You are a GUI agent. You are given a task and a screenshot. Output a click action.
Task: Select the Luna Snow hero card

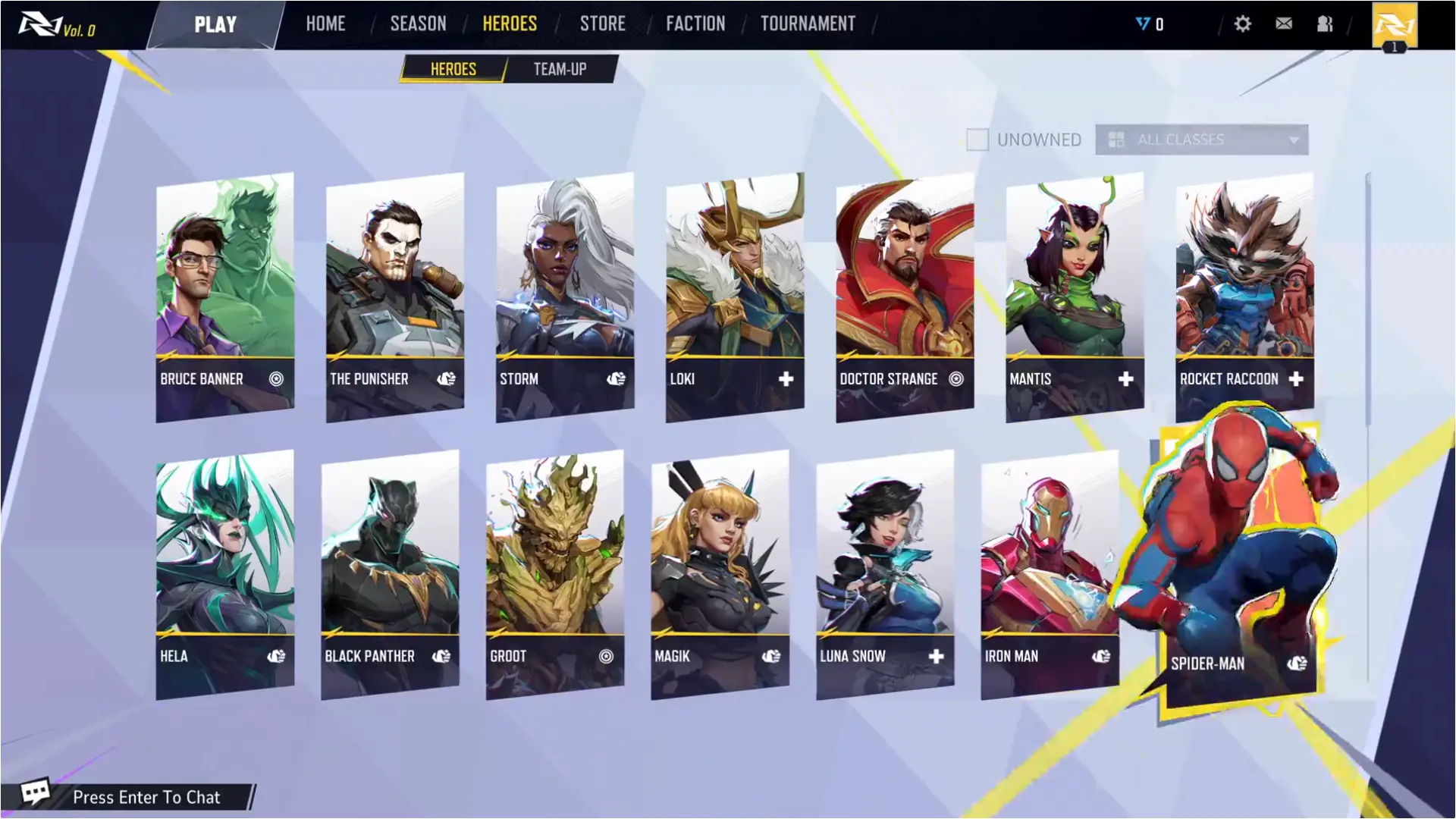(885, 573)
